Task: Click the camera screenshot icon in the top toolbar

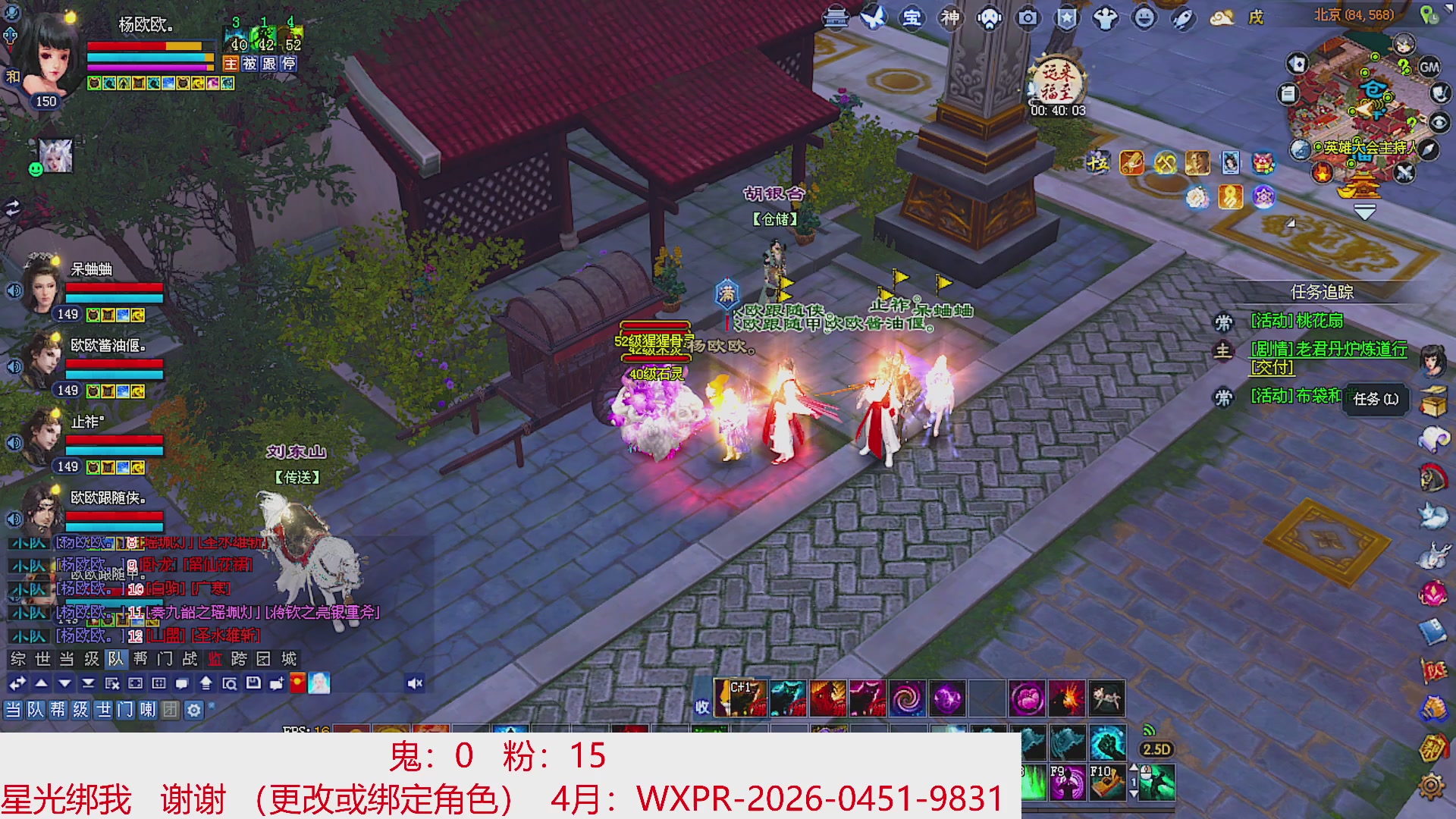Action: [1028, 19]
